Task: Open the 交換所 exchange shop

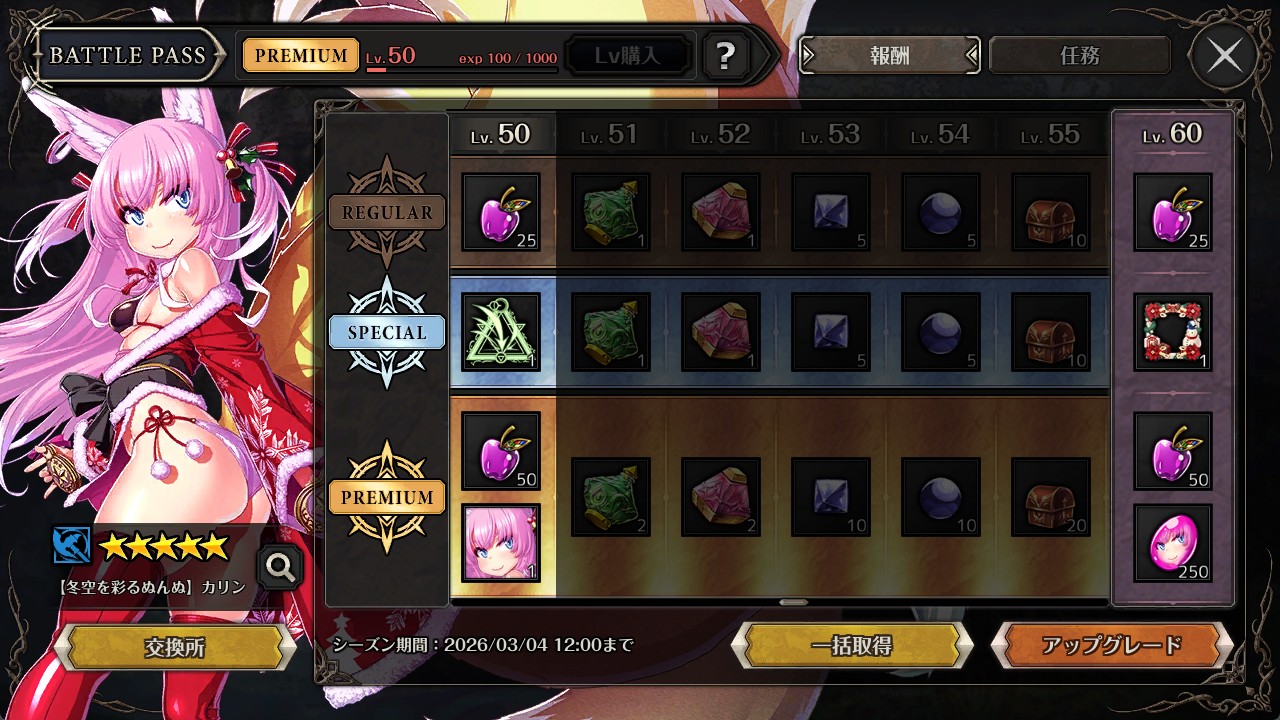Action: (174, 647)
